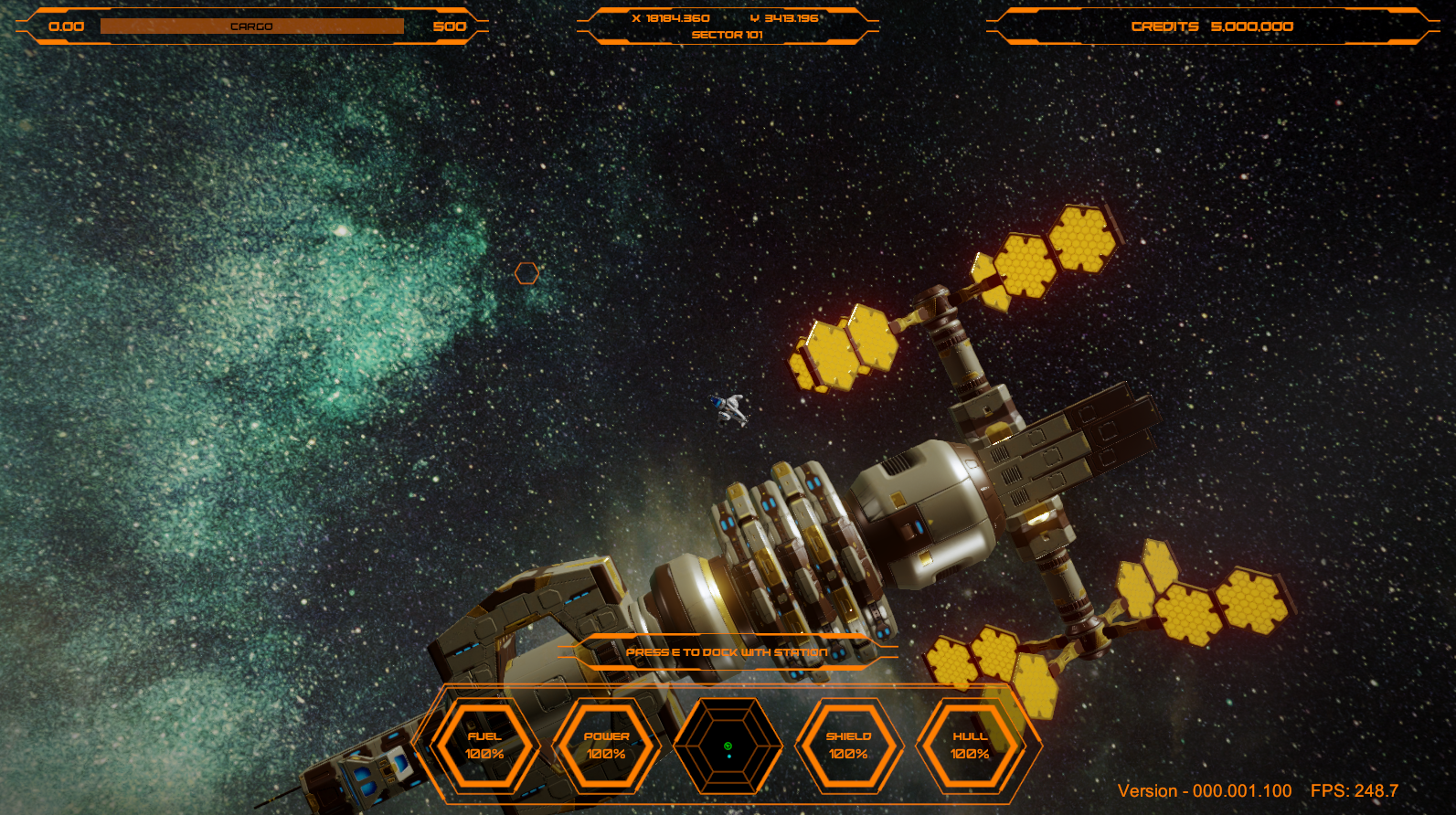Click the orange Cargo capacity bar
The width and height of the screenshot is (1456, 815).
(x=253, y=26)
